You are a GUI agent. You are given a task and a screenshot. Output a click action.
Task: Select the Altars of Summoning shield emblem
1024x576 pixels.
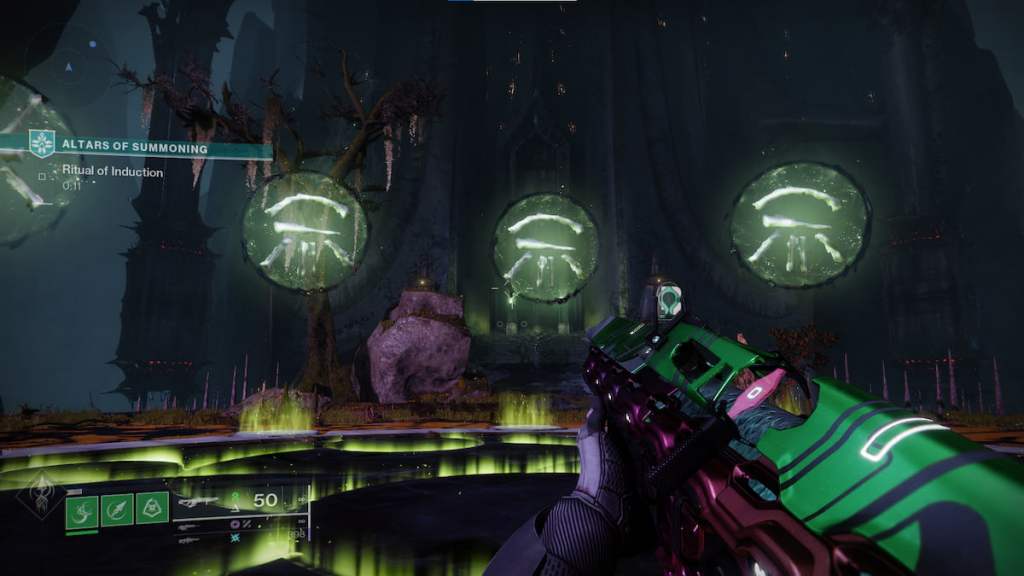point(41,145)
